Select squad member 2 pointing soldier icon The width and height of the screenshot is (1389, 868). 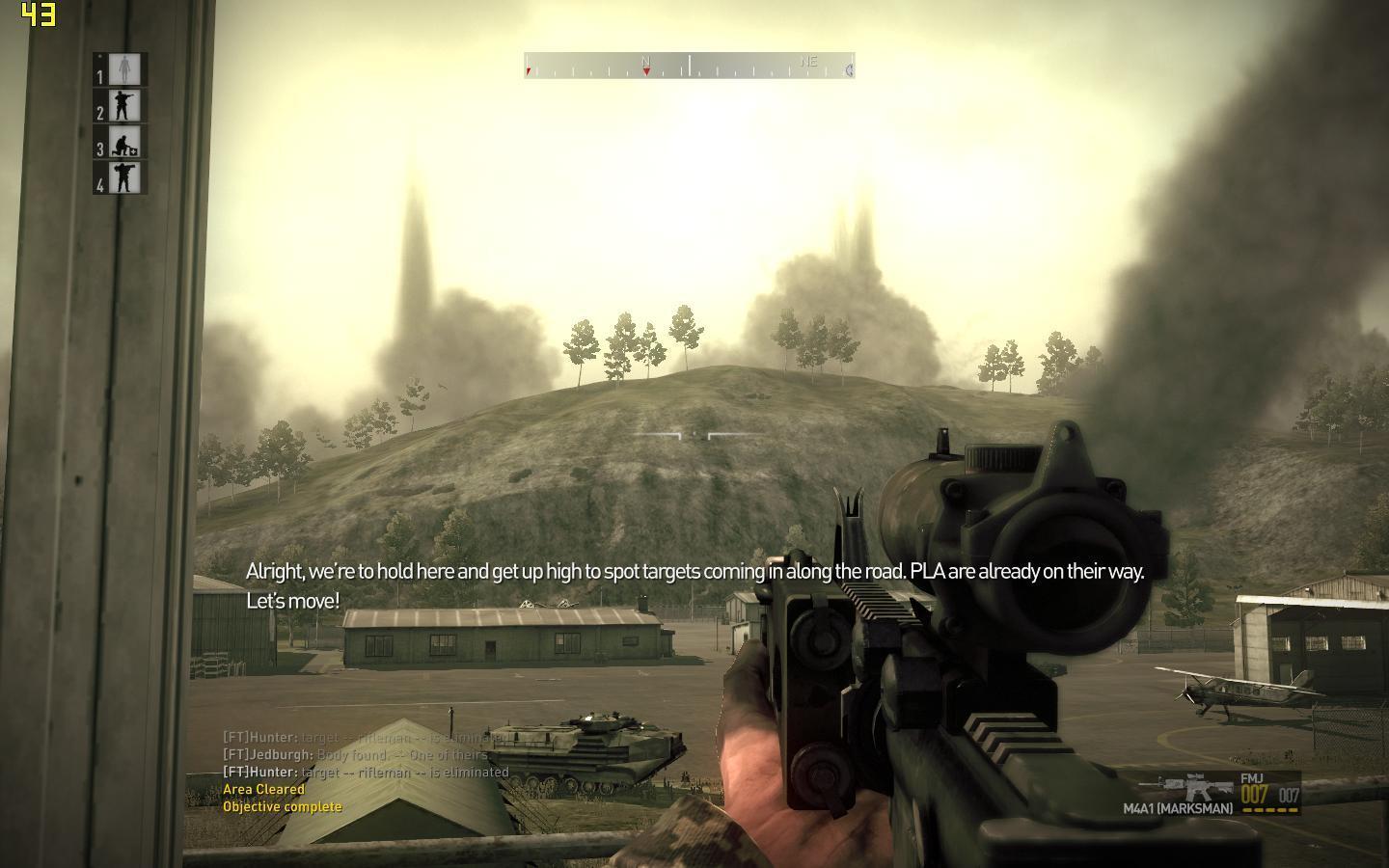point(123,106)
